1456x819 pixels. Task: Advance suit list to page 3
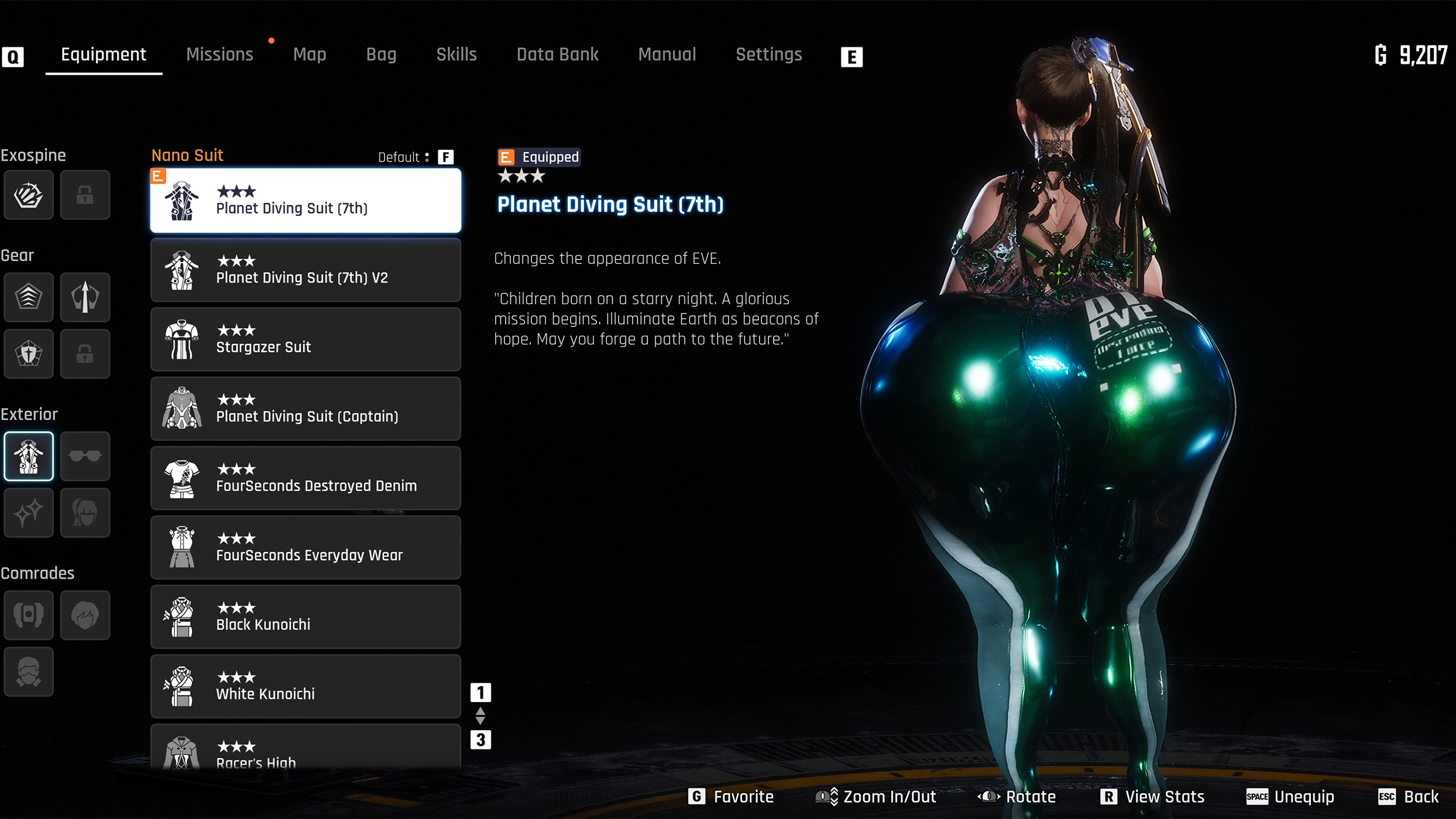click(481, 739)
